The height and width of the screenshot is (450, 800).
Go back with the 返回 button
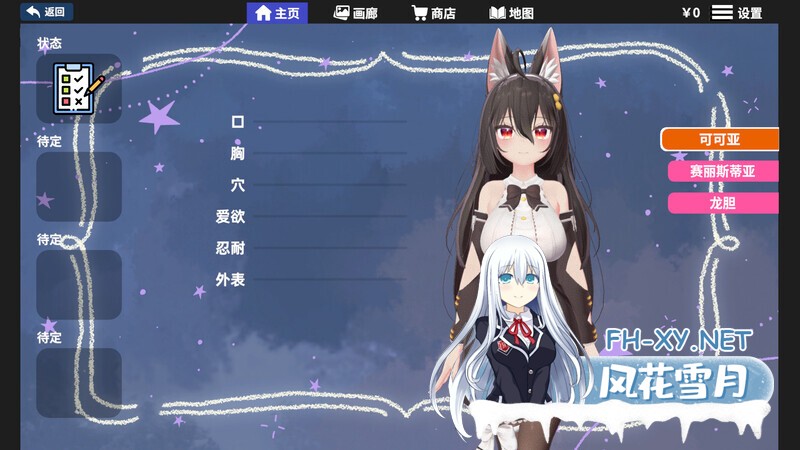tap(46, 12)
